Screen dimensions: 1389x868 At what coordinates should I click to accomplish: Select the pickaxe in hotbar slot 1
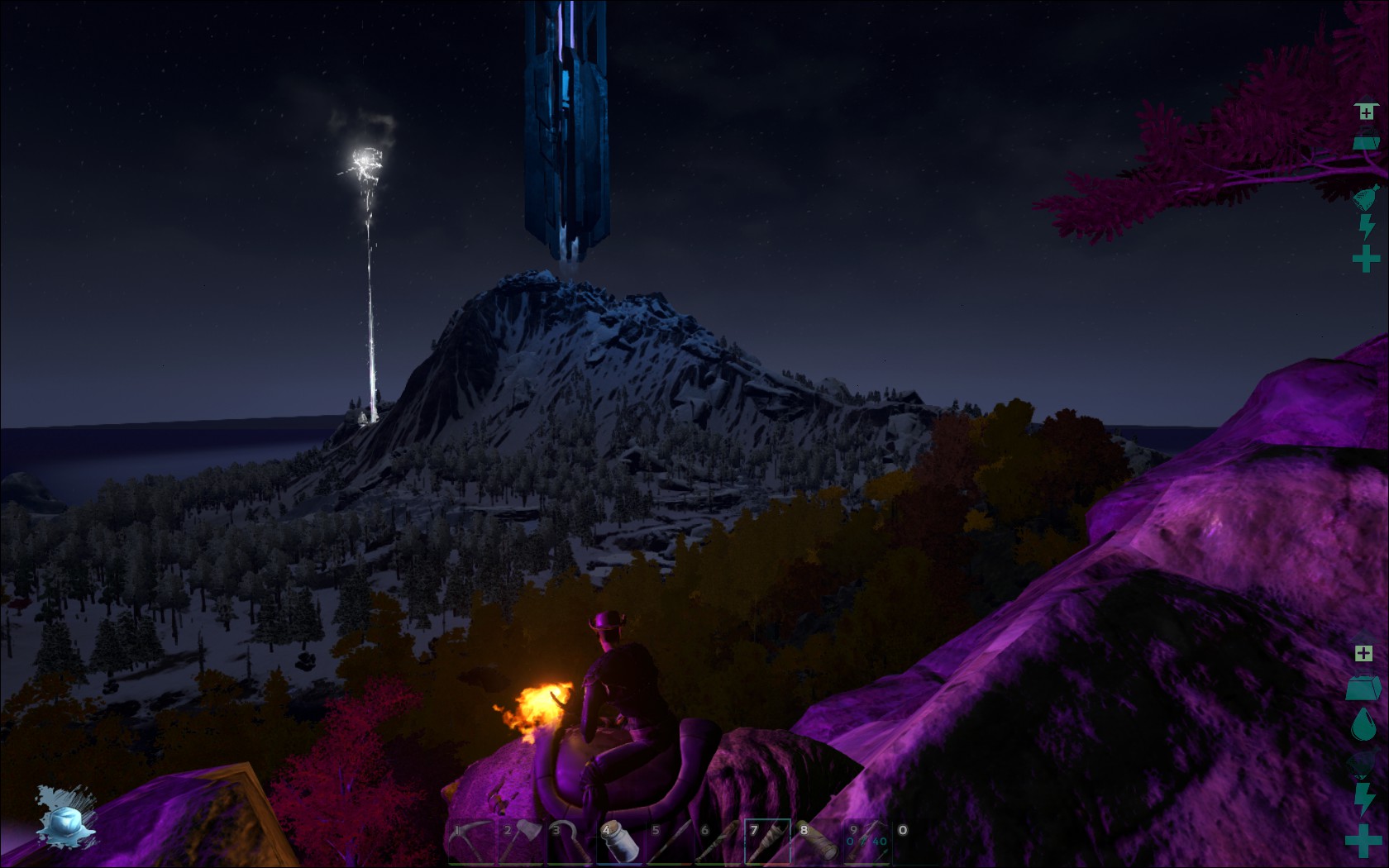click(470, 842)
